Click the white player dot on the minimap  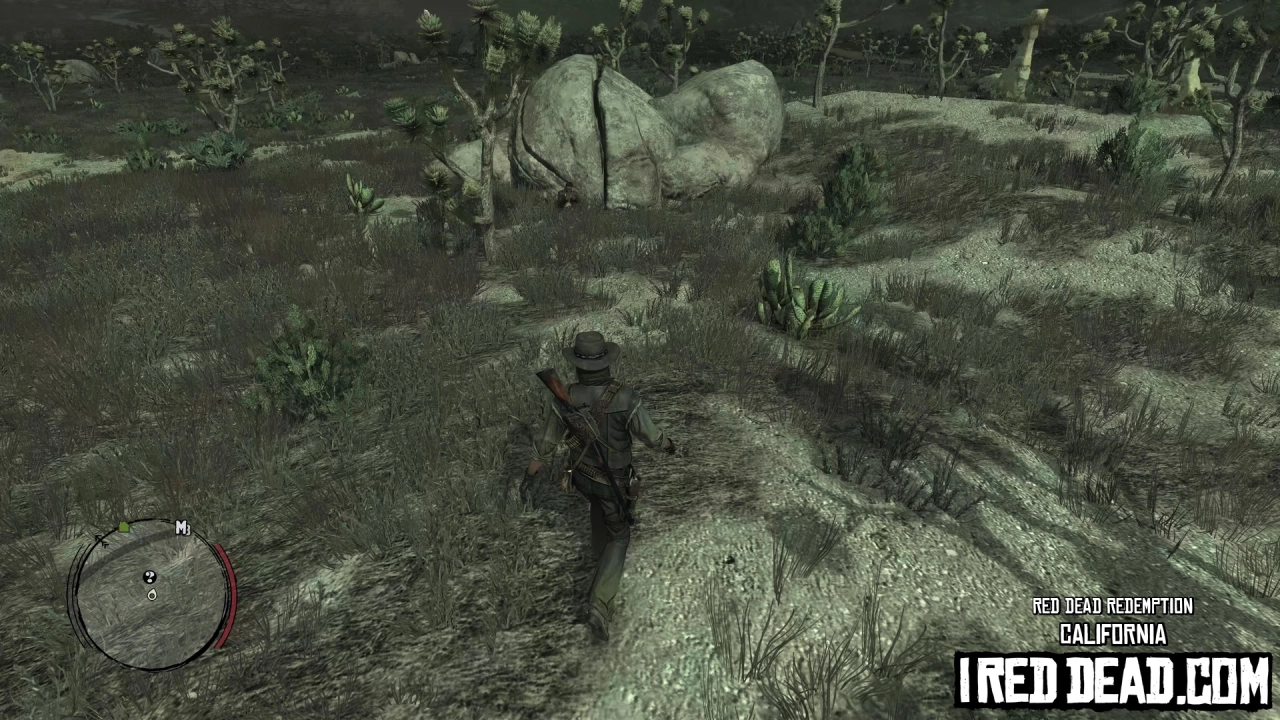tap(151, 594)
